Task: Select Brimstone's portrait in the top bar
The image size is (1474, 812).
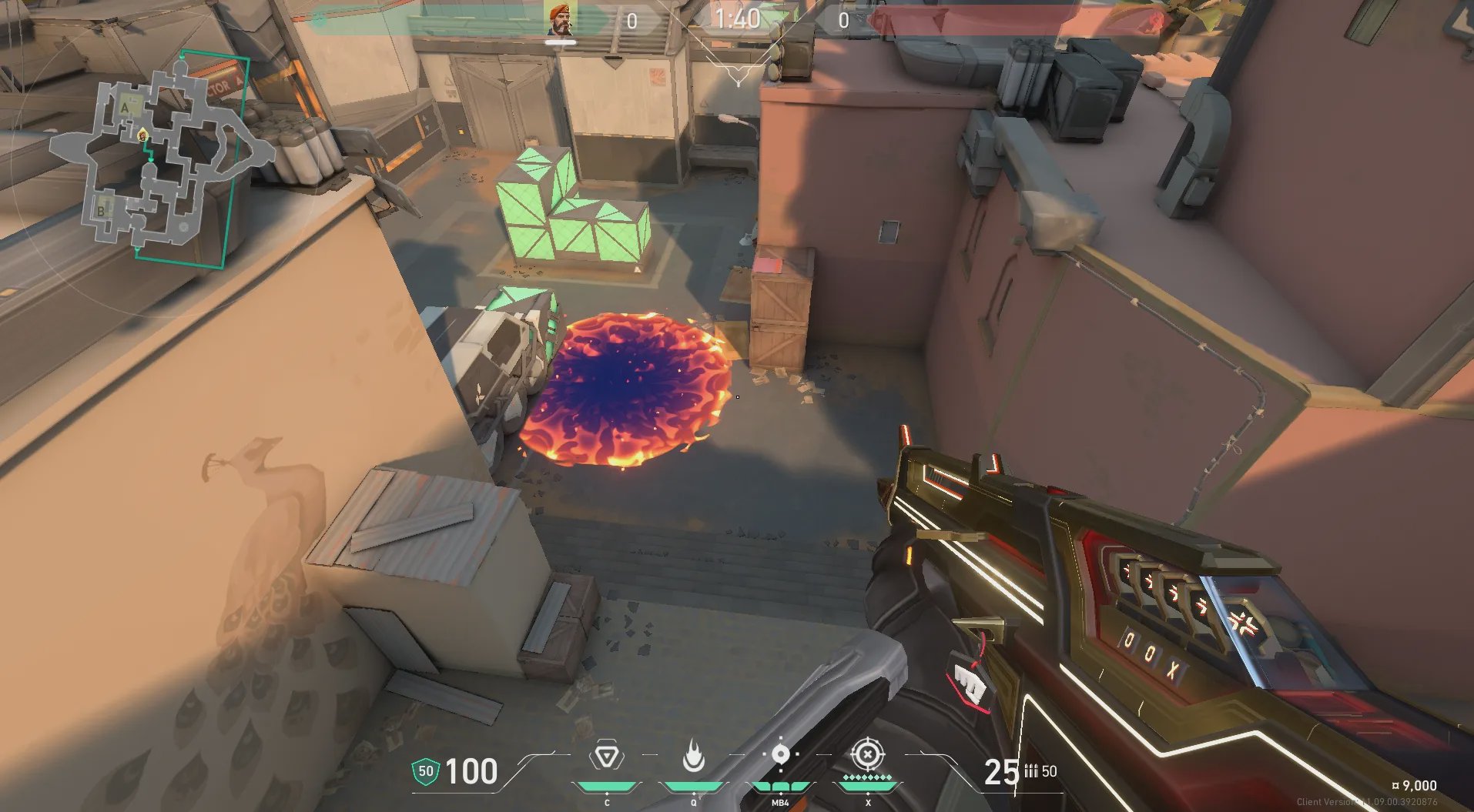Action: coord(560,20)
